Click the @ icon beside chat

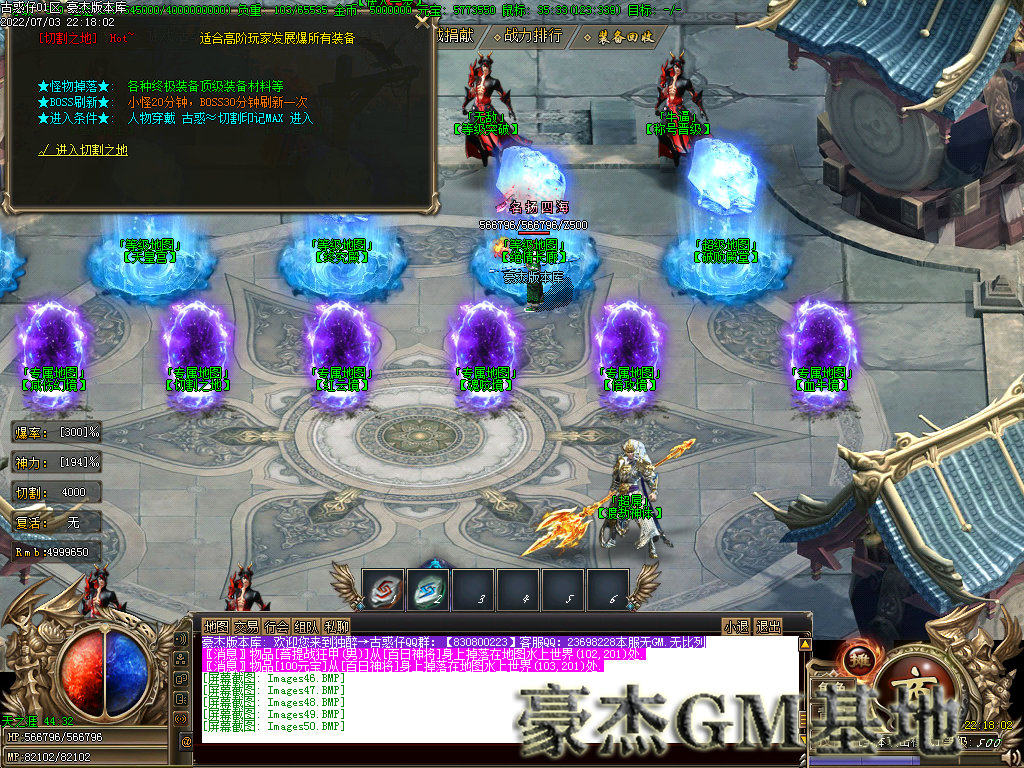coord(186,741)
